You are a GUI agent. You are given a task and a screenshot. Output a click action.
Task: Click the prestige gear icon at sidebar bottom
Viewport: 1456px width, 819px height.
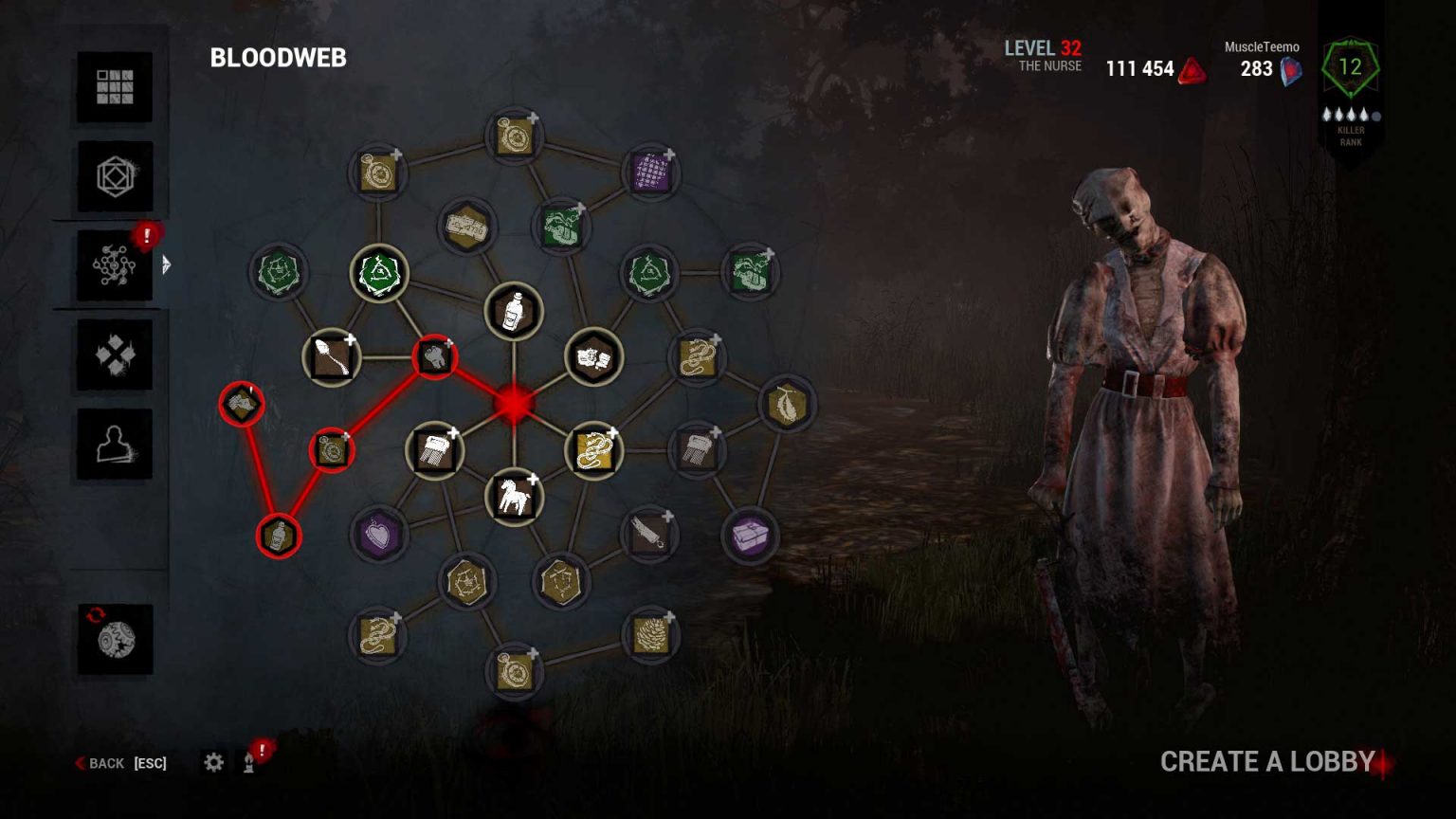(x=115, y=640)
